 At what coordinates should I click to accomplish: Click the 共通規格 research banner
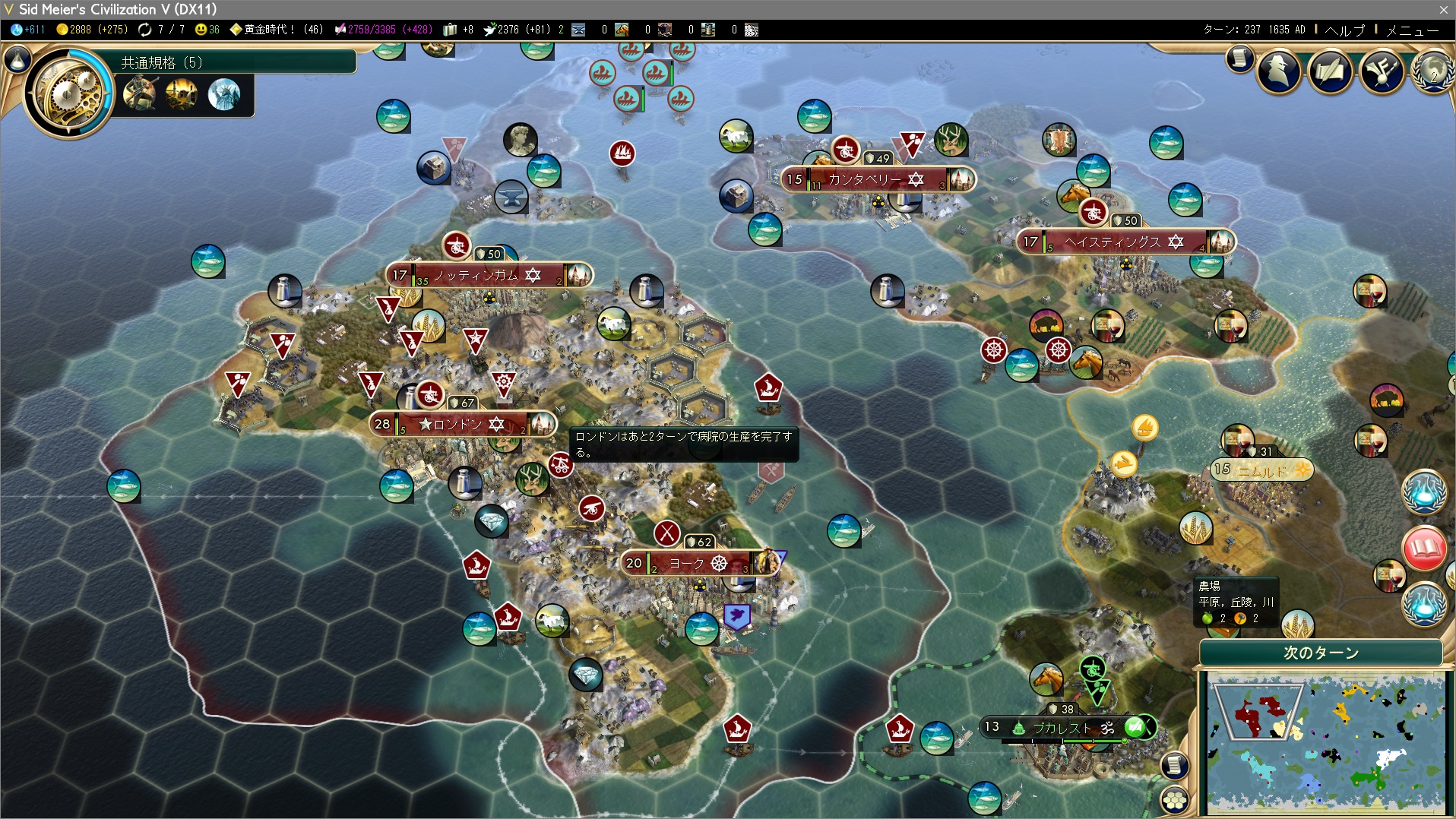[236, 62]
